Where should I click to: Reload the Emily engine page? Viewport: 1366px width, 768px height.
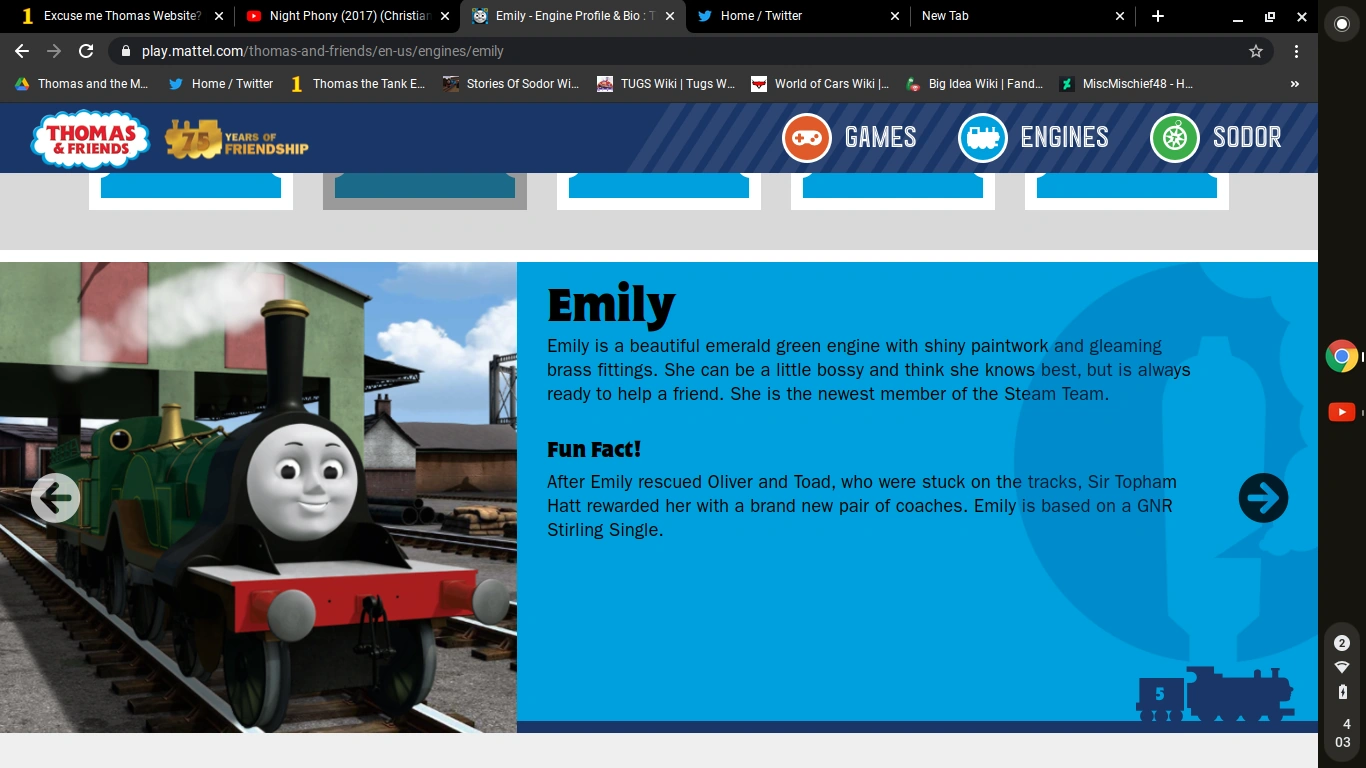point(85,49)
